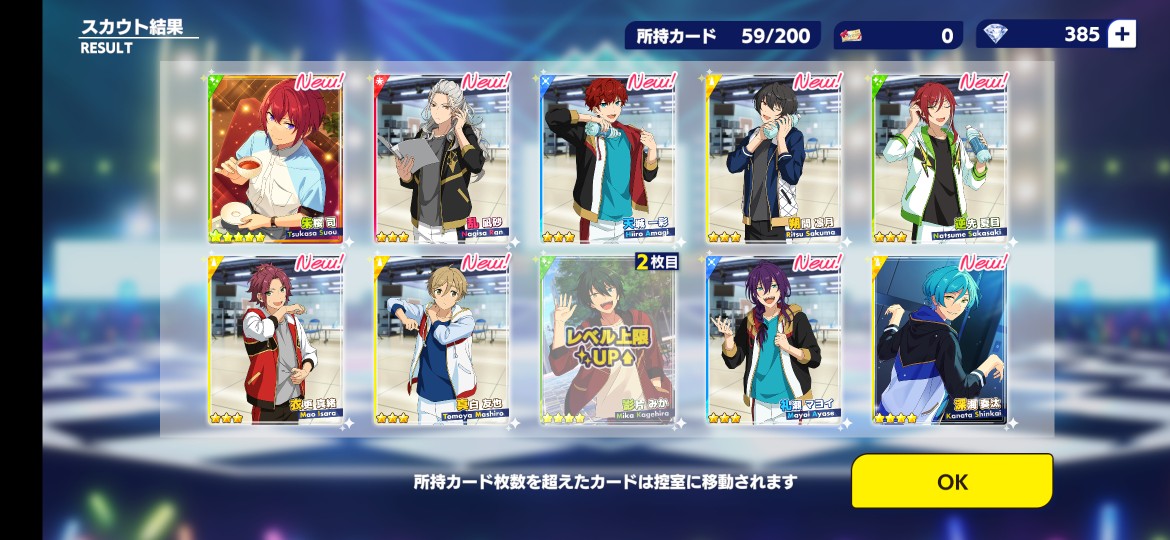This screenshot has width=1170, height=540.
Task: Add diamonds with the plus button
Action: tap(1122, 34)
